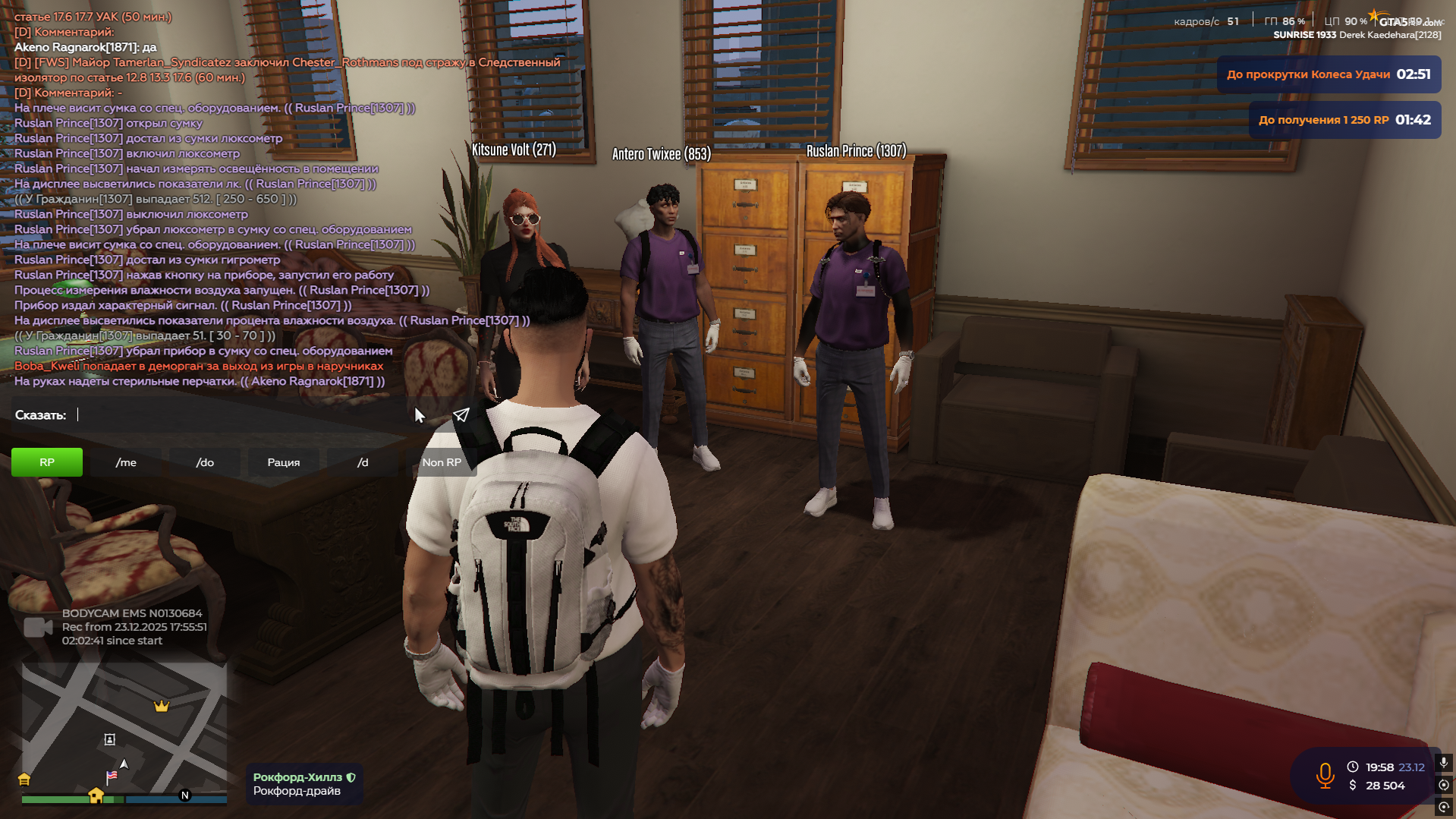The width and height of the screenshot is (1456, 819).
Task: Open the minimap
Action: pos(124,729)
